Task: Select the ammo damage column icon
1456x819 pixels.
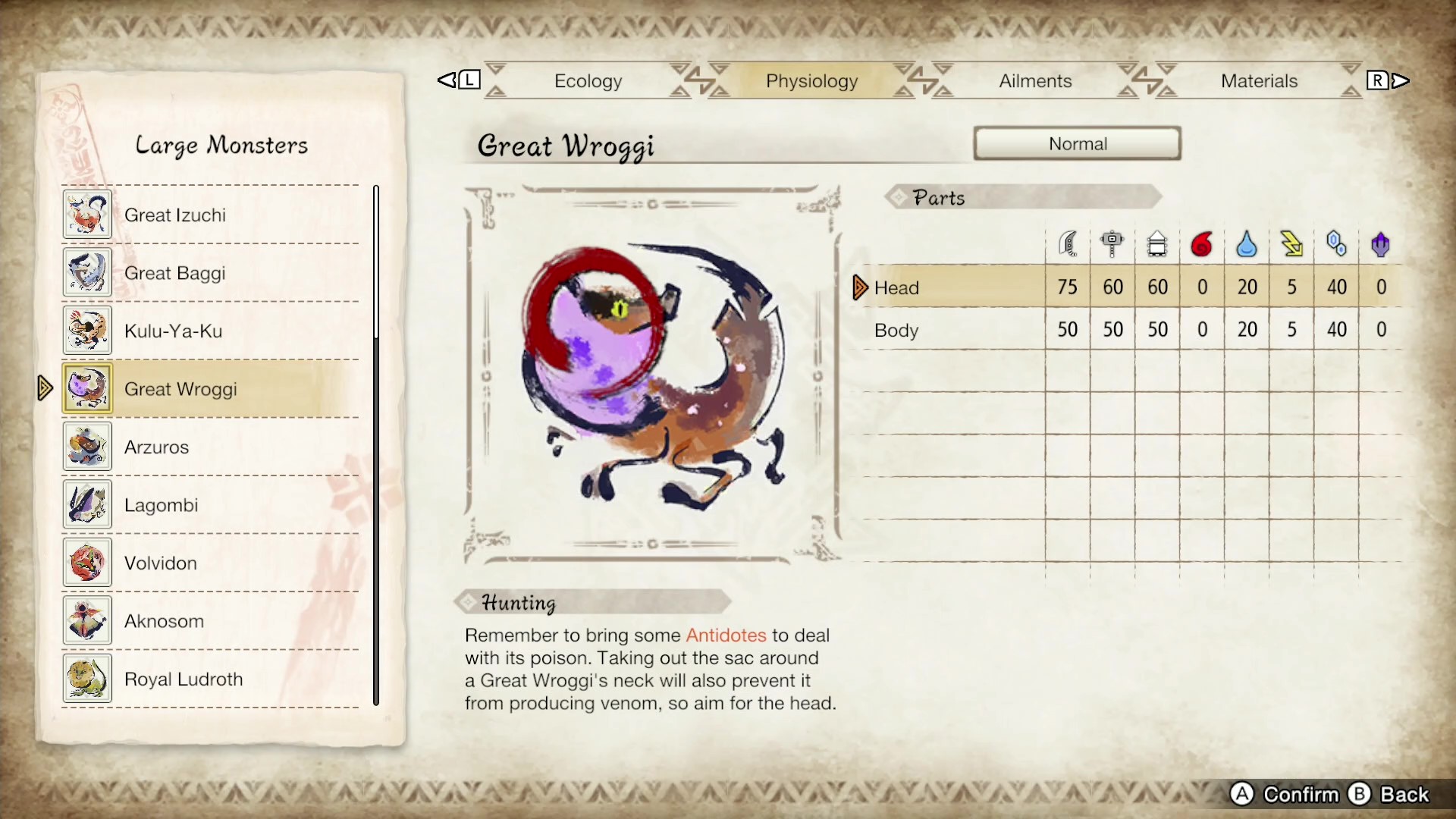Action: [x=1156, y=243]
